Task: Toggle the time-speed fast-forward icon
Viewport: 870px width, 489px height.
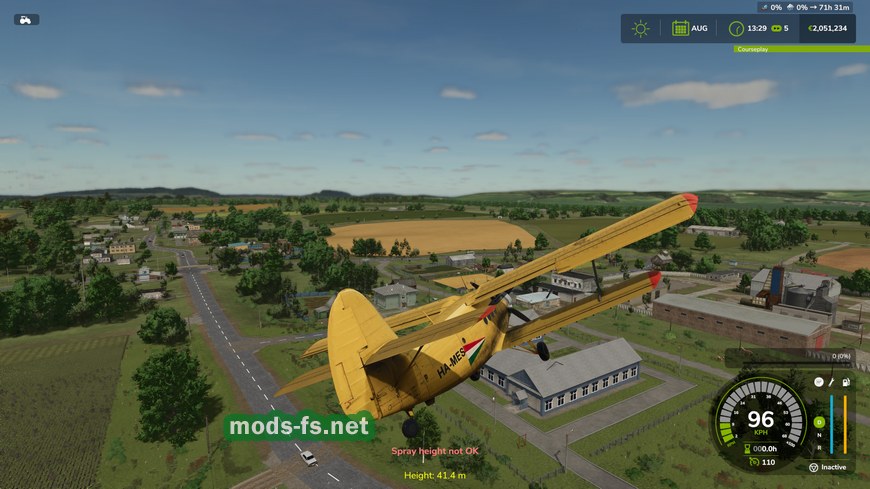Action: (775, 28)
